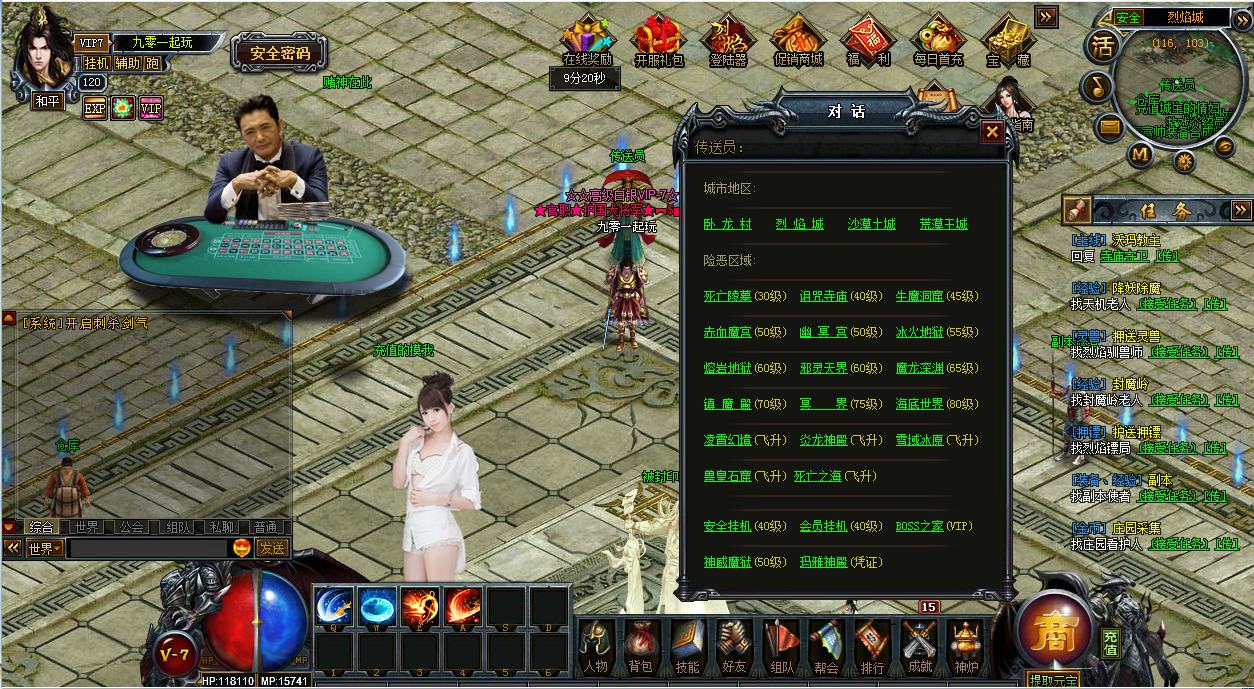The height and width of the screenshot is (689, 1254).
Task: Close the 对话 dialogue window
Action: tap(991, 131)
